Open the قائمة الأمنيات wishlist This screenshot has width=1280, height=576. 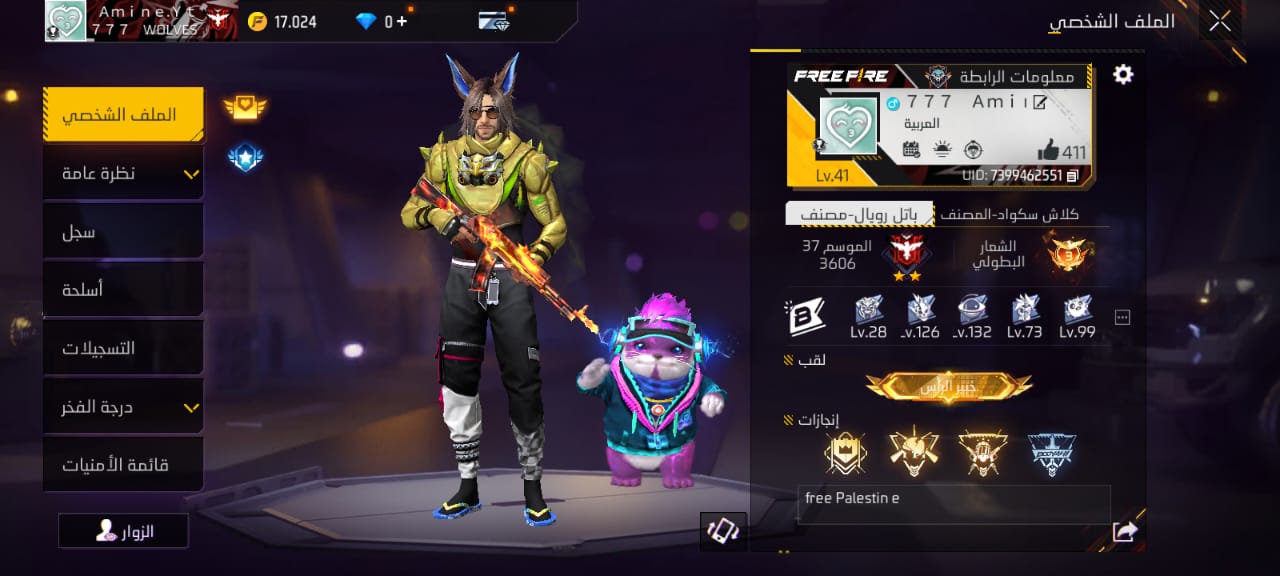123,465
